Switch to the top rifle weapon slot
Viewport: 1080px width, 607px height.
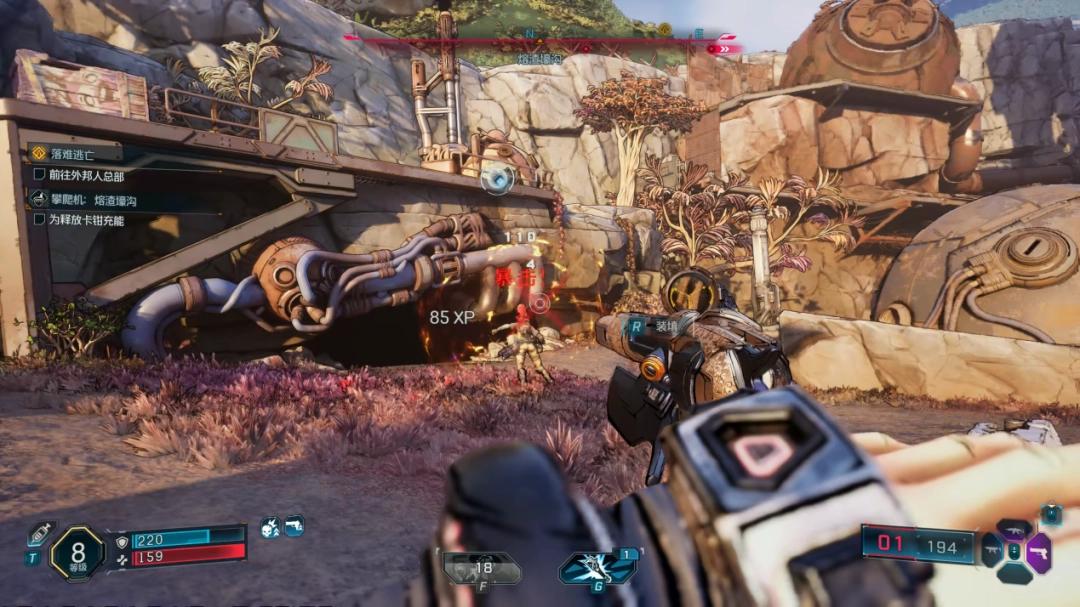click(1014, 529)
